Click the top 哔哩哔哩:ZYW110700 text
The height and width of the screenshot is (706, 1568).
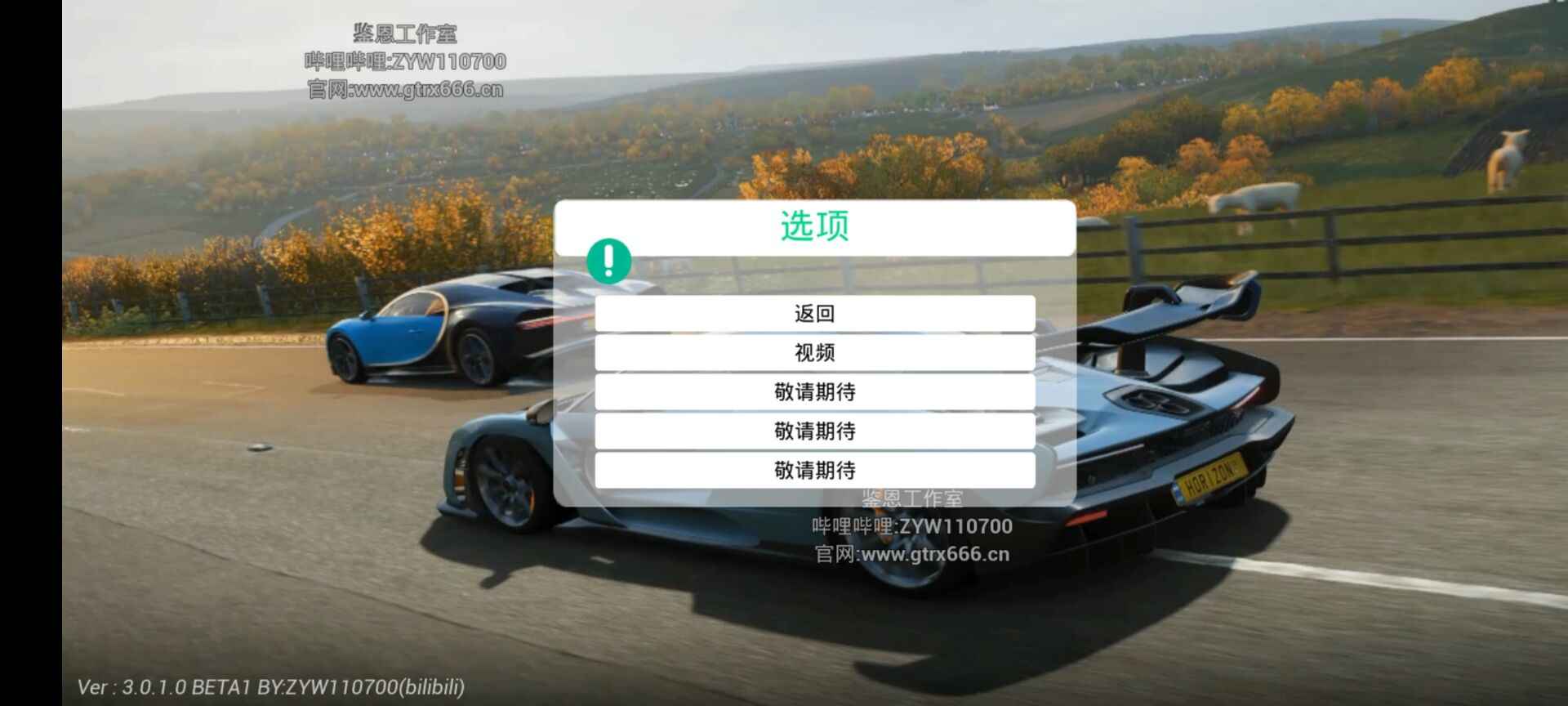pos(407,61)
